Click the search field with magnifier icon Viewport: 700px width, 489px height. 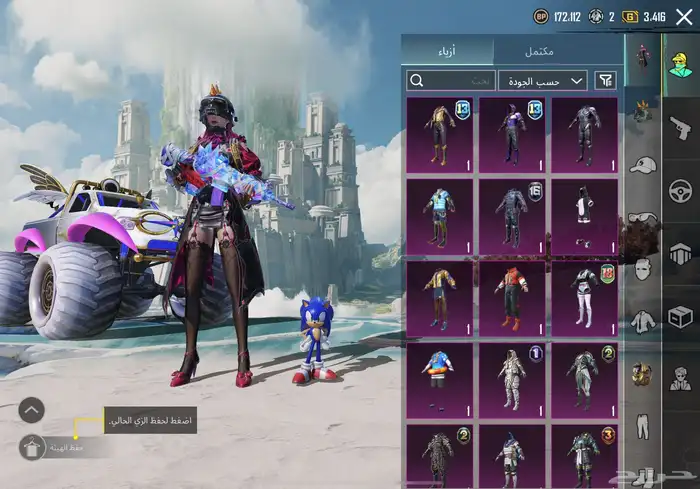[x=451, y=80]
